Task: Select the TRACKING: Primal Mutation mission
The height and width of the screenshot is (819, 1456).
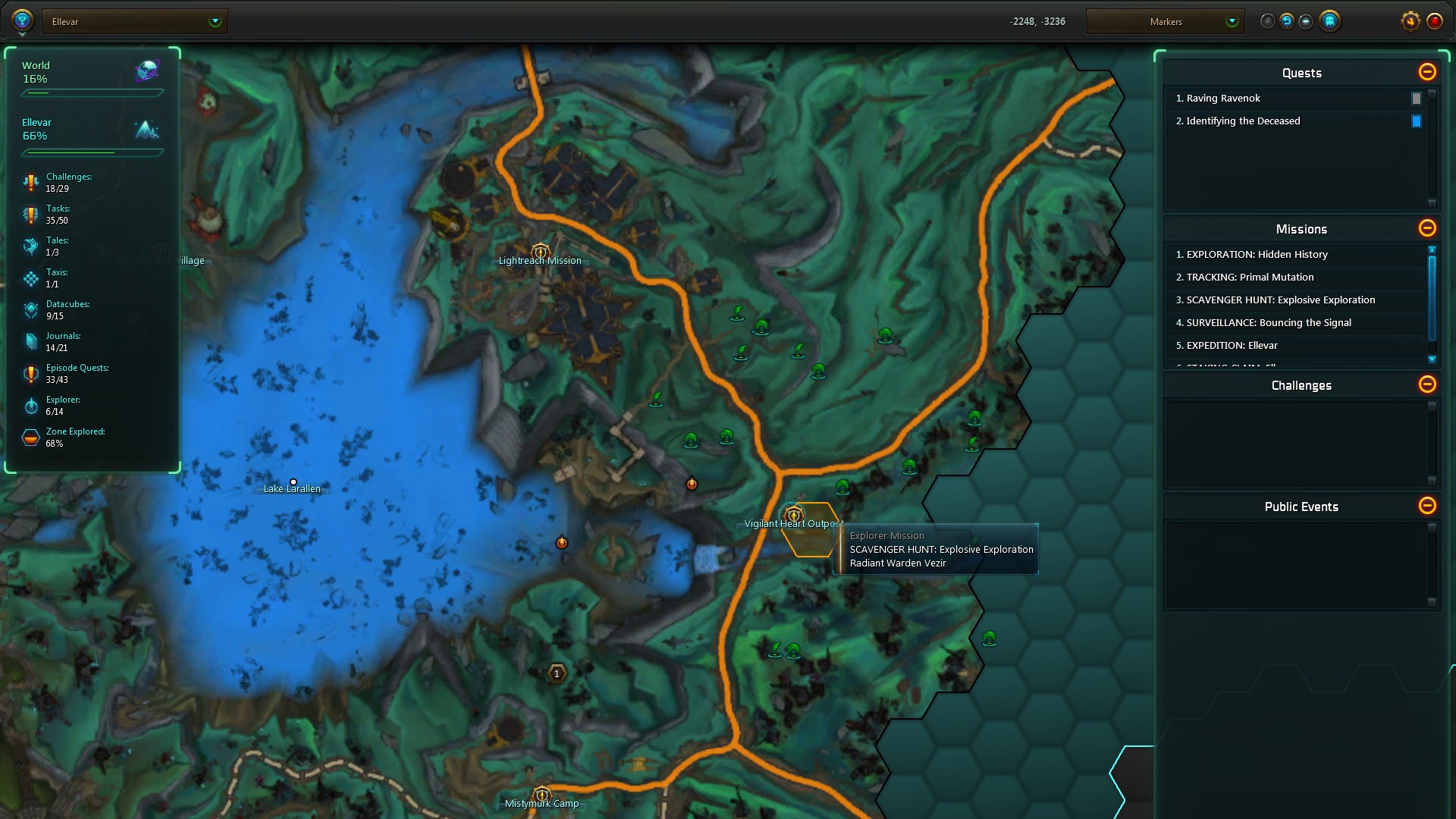Action: tap(1249, 278)
